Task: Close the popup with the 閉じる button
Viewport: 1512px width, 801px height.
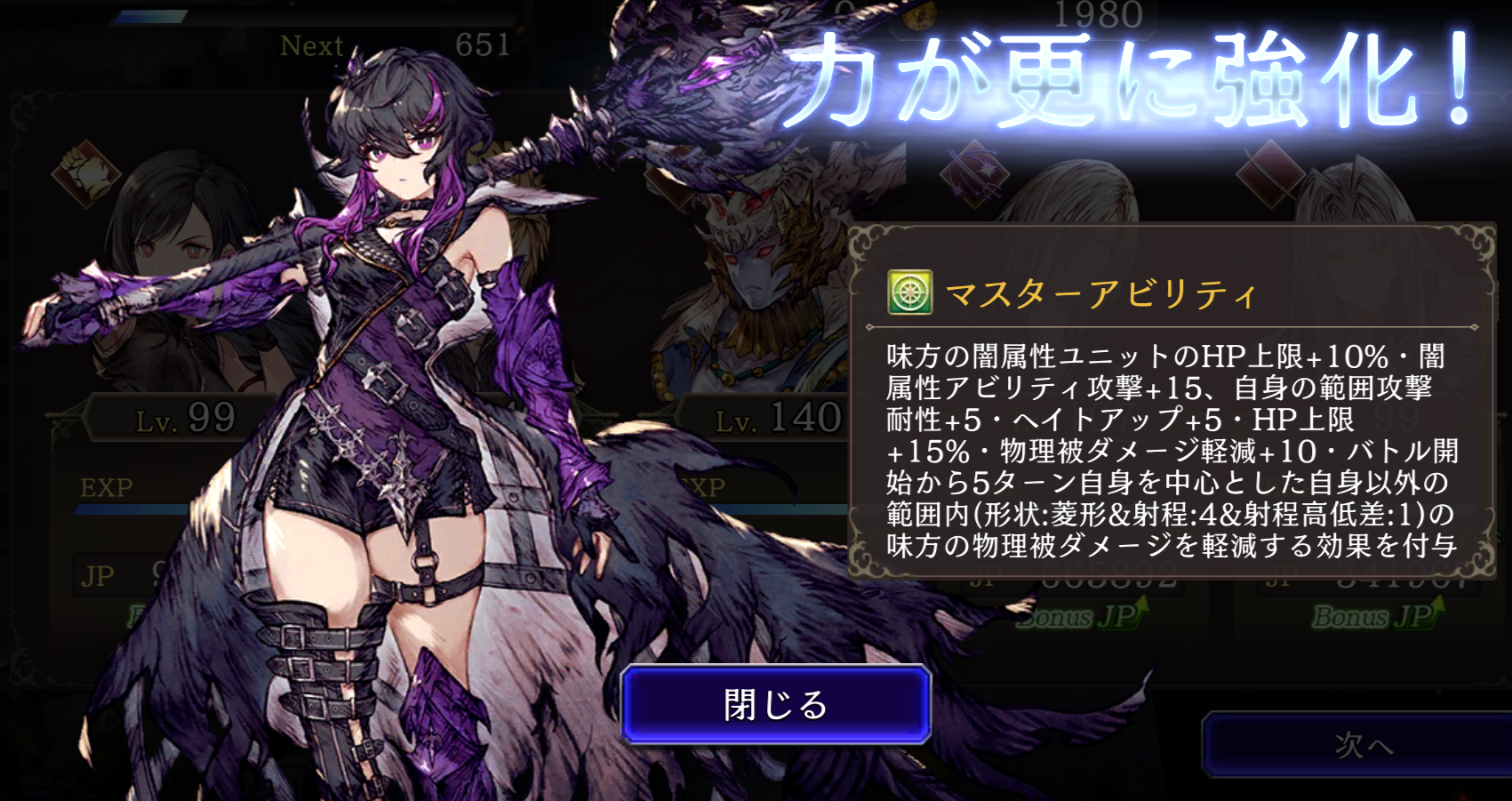Action: [775, 705]
